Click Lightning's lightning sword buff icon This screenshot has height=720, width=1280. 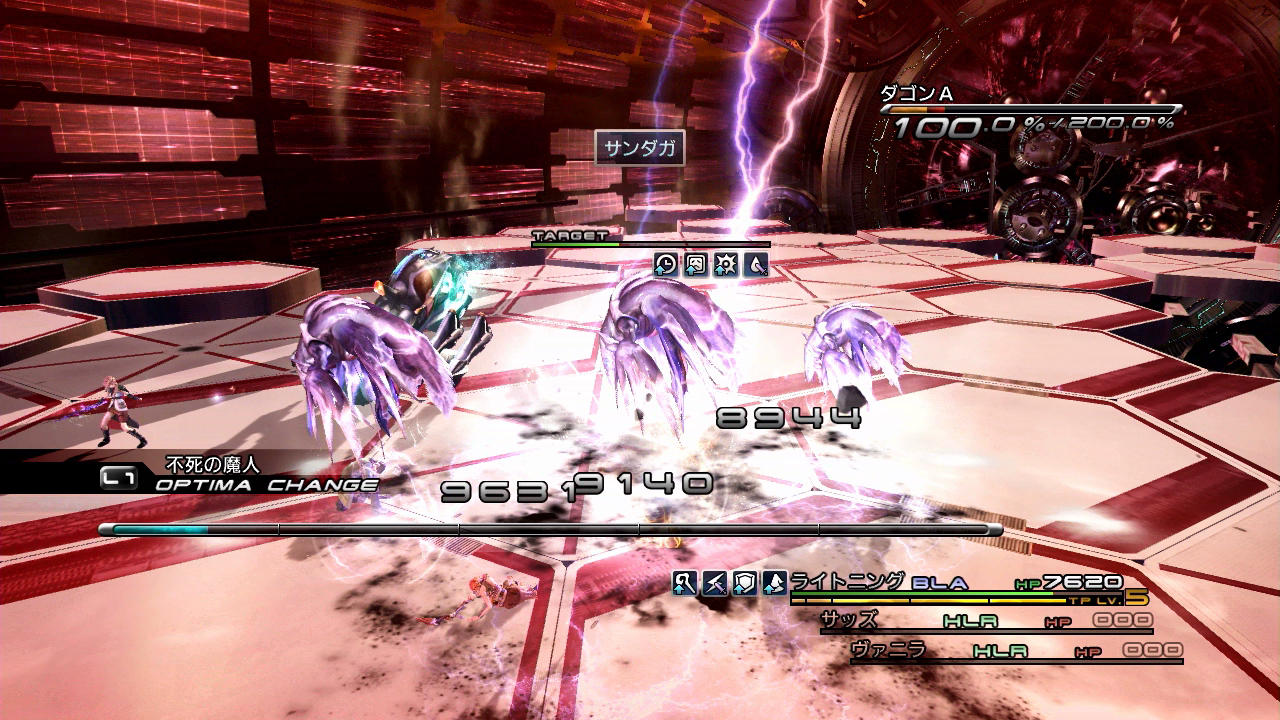click(x=715, y=583)
